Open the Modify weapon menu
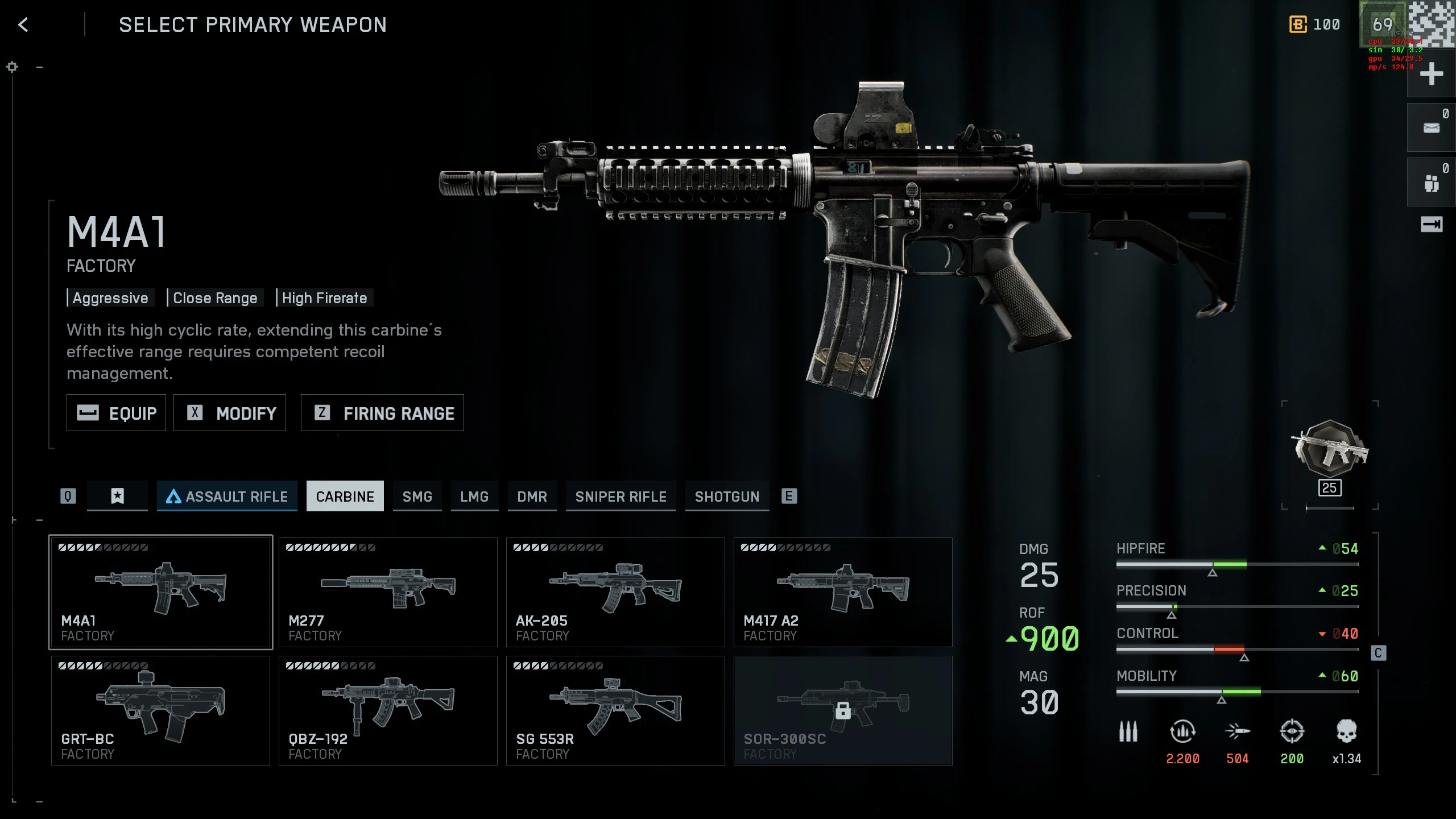This screenshot has height=819, width=1456. click(230, 413)
